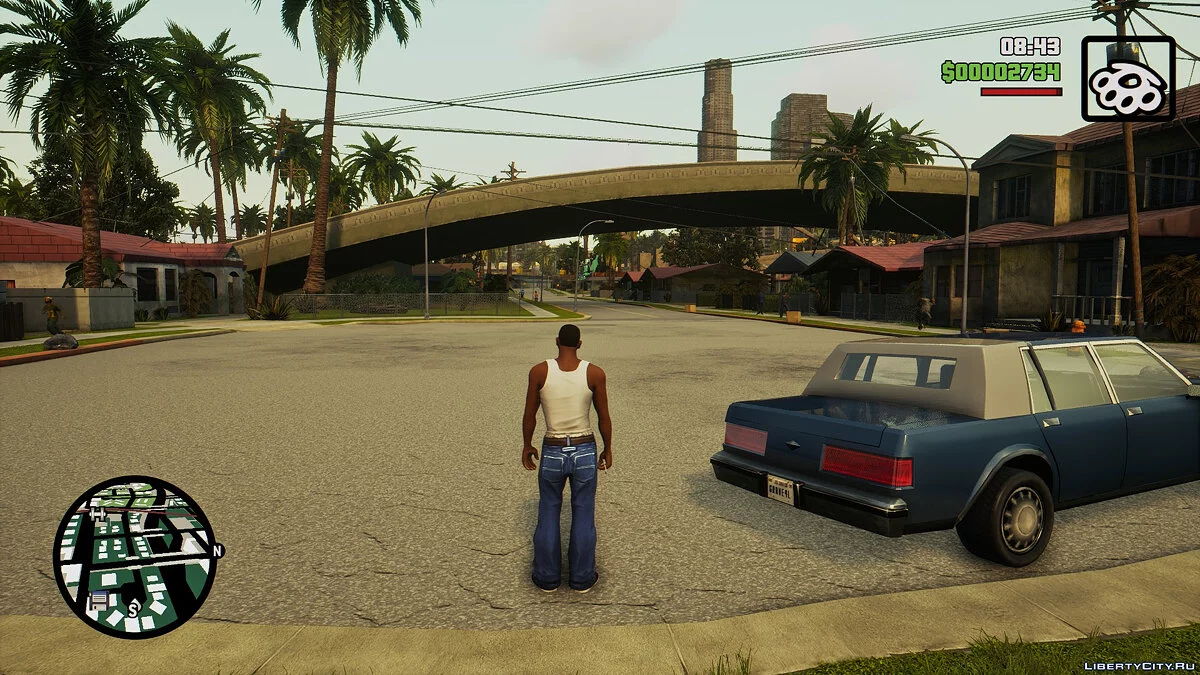Select the brass knuckles weapon icon
The height and width of the screenshot is (675, 1200).
click(1128, 79)
